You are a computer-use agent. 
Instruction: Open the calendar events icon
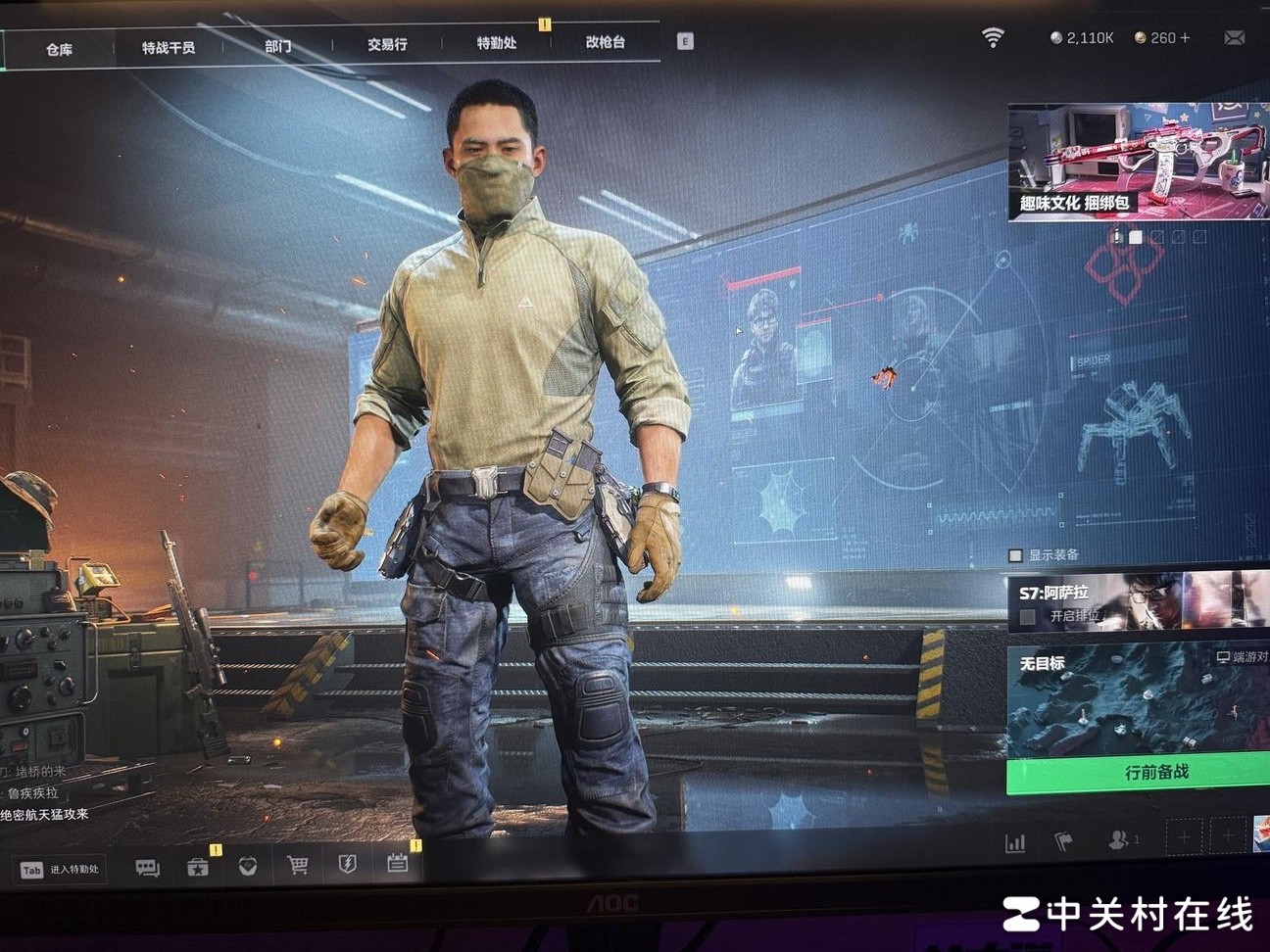click(397, 863)
